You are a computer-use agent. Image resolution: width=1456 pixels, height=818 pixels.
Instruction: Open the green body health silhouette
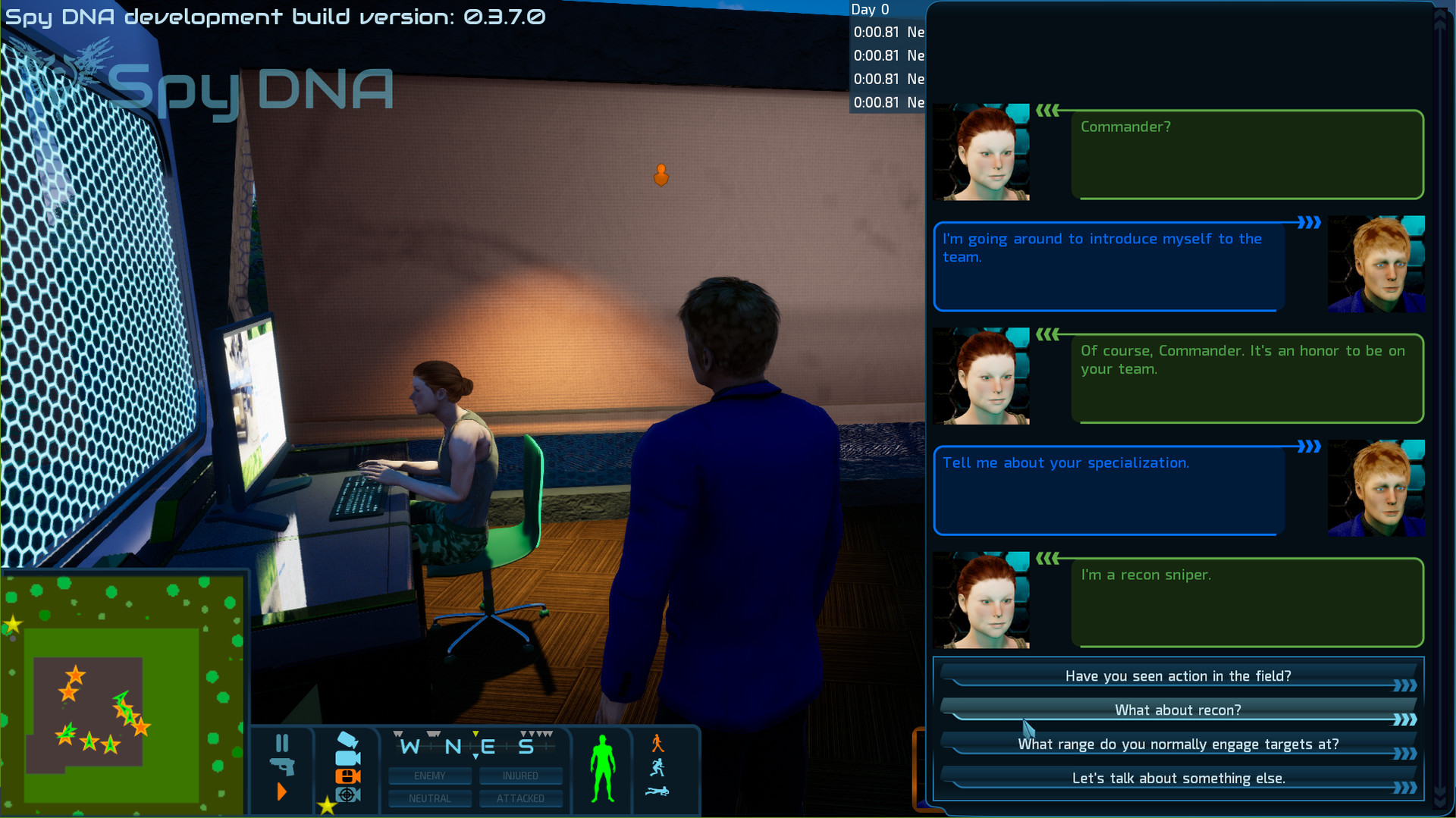pyautogui.click(x=603, y=769)
